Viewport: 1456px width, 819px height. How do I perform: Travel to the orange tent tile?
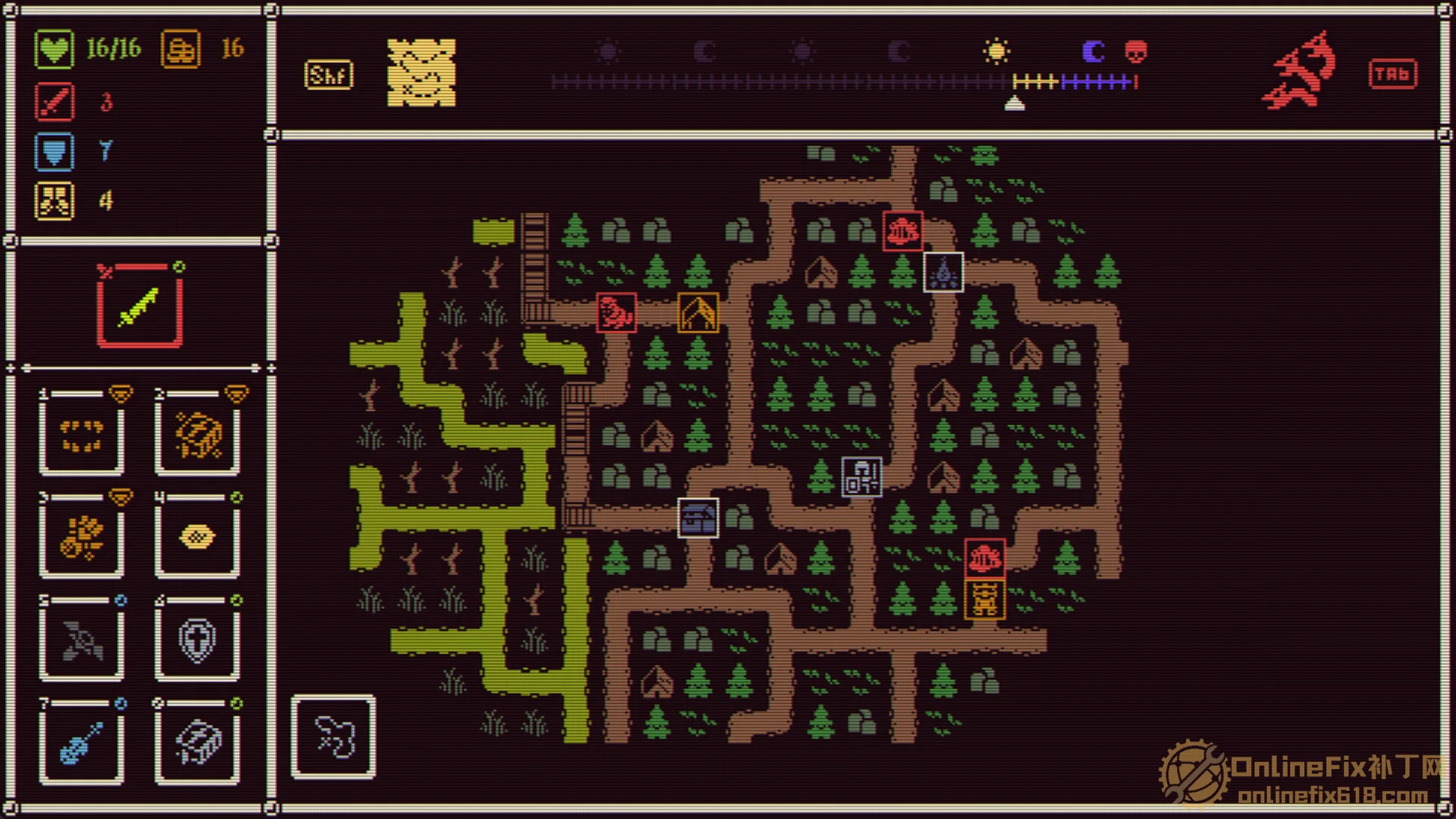[698, 312]
